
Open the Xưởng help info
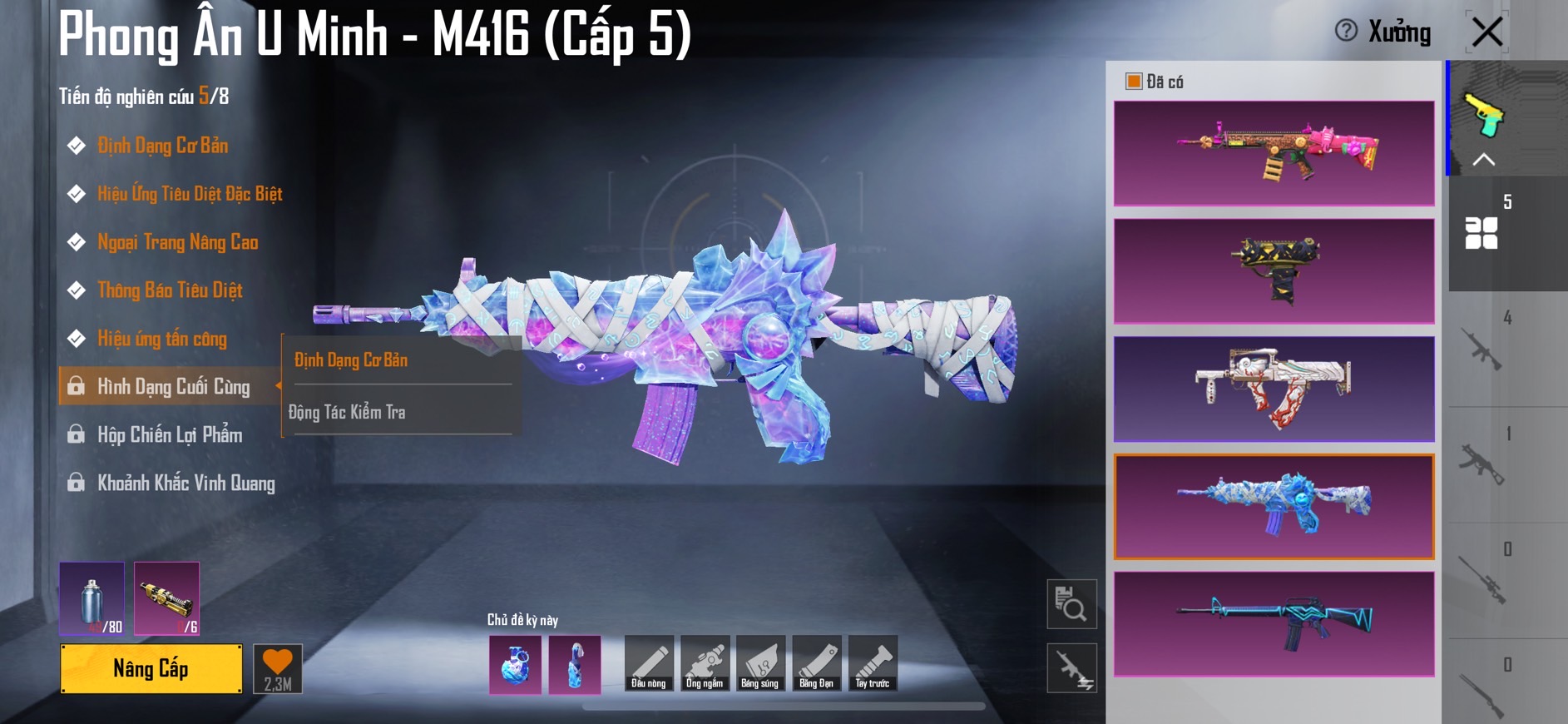[x=1345, y=31]
